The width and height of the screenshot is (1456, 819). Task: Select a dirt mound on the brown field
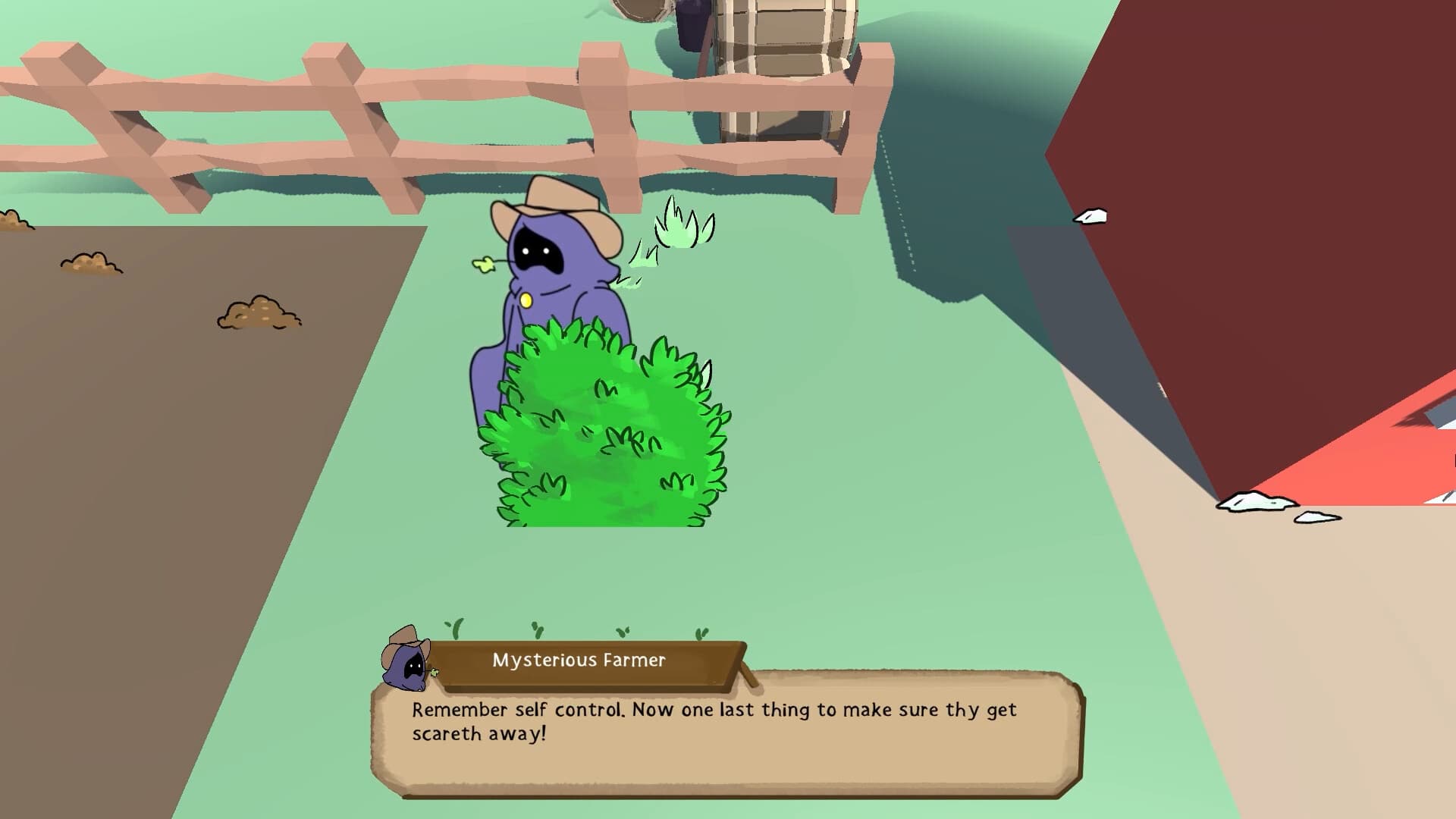point(258,311)
